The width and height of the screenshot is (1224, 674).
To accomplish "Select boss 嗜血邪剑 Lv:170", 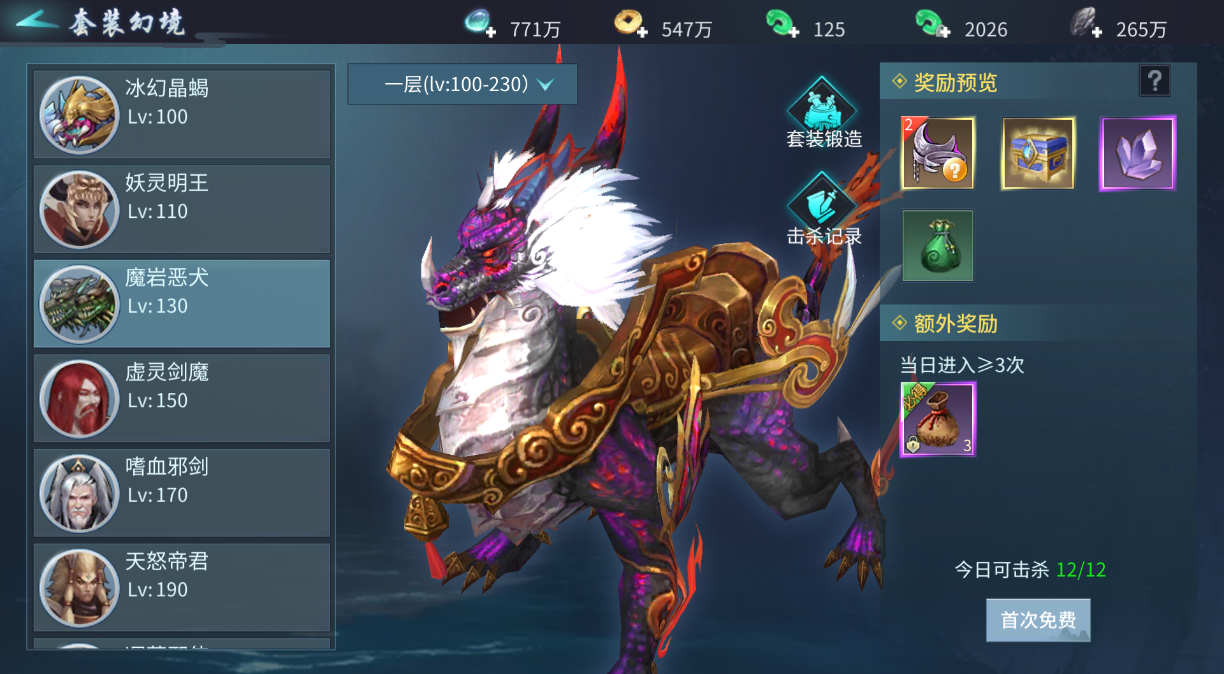I will point(182,493).
